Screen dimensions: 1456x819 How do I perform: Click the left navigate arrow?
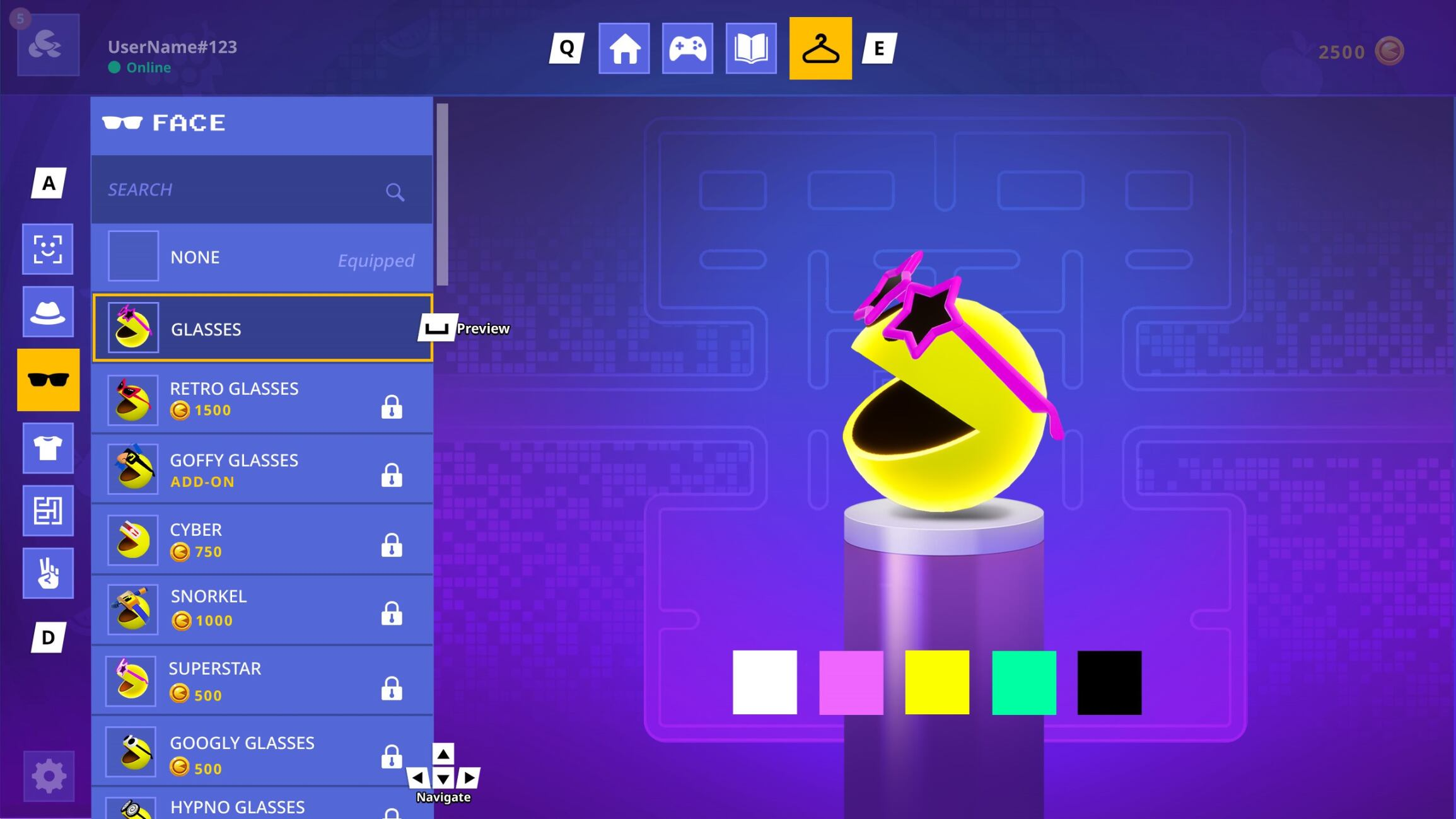coord(419,778)
